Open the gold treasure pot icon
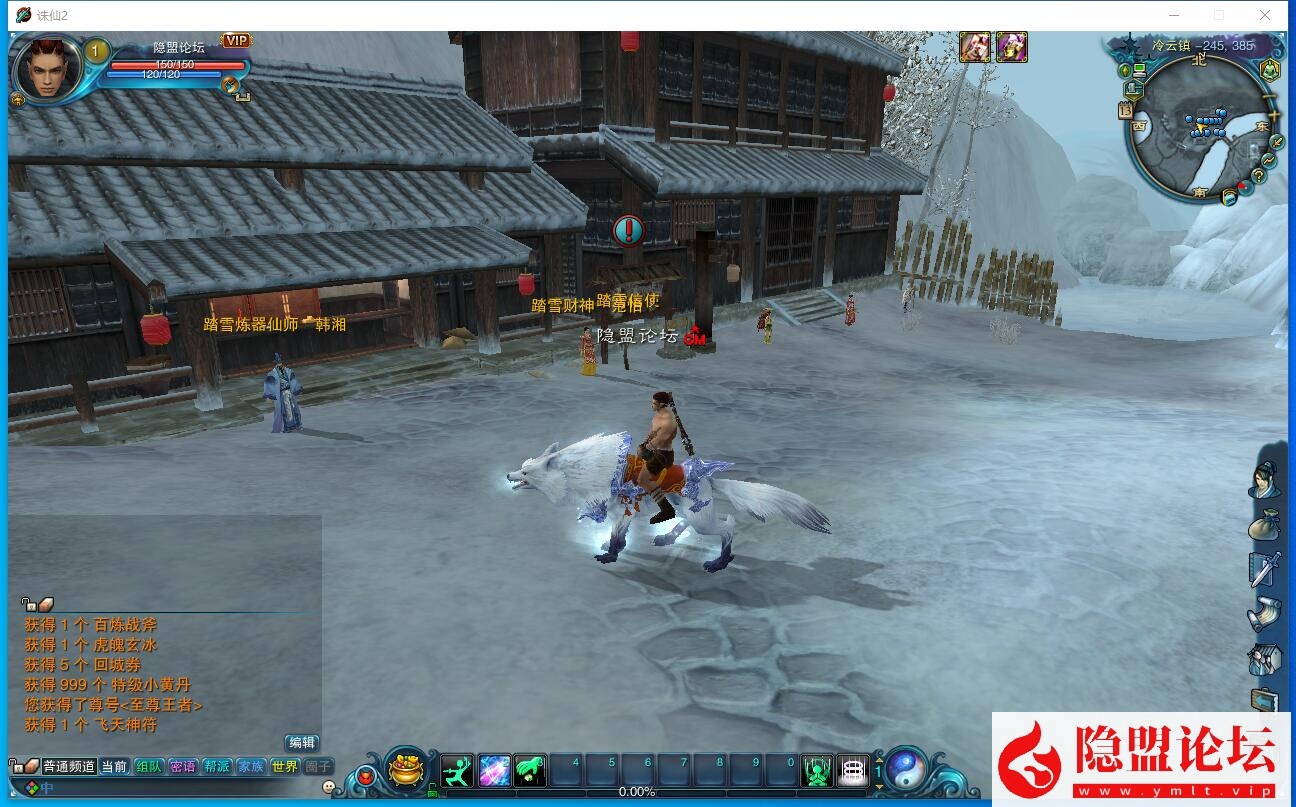1296x807 pixels. coord(406,769)
